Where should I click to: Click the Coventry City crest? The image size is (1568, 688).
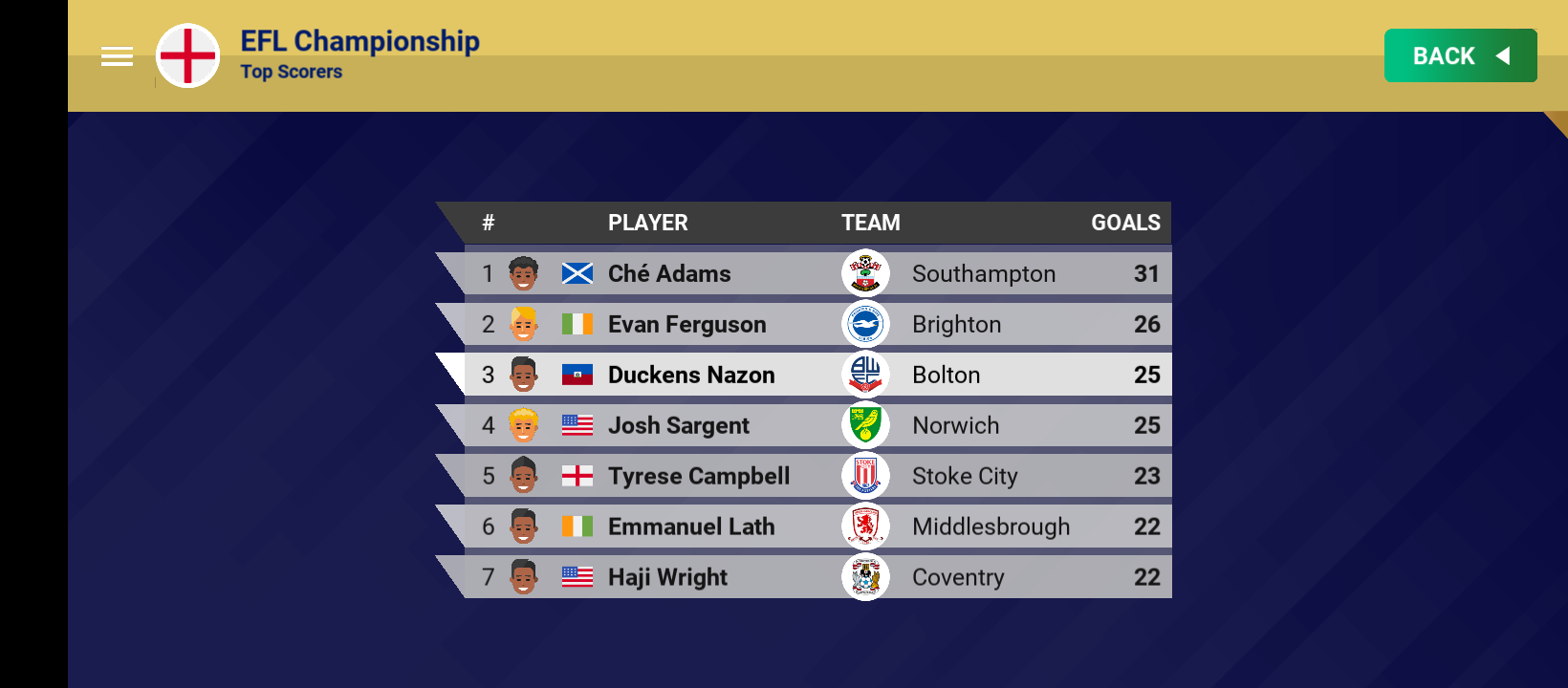[x=865, y=577]
